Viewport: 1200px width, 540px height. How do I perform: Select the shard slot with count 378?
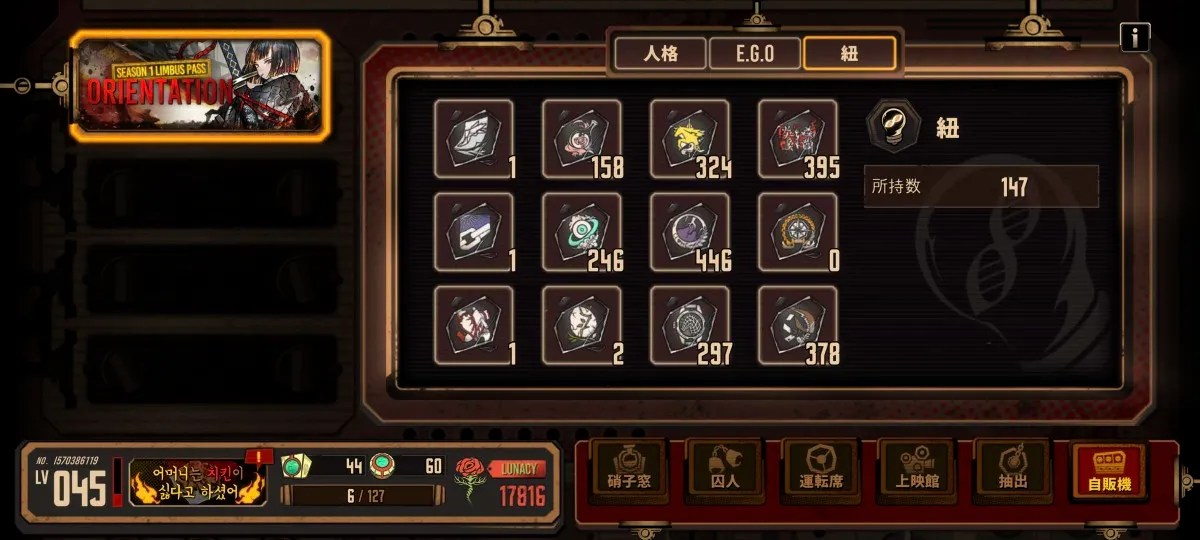click(798, 325)
